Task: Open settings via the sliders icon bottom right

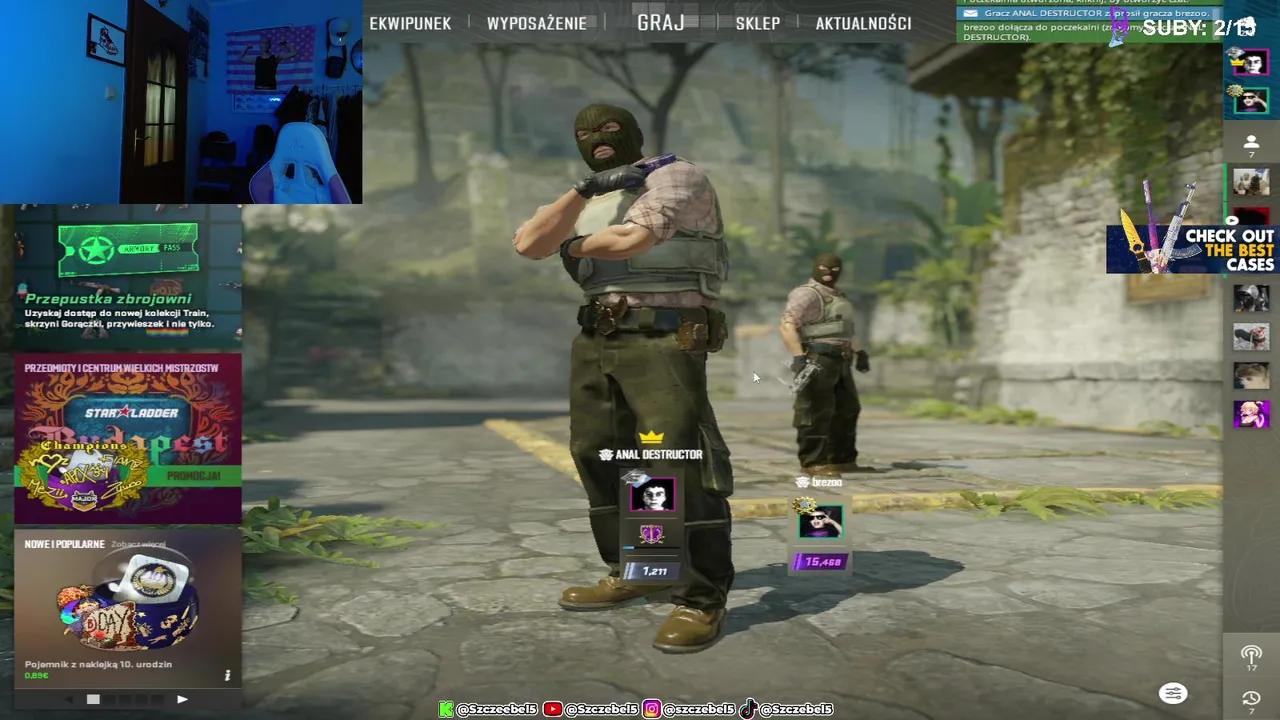Action: 1173,693
